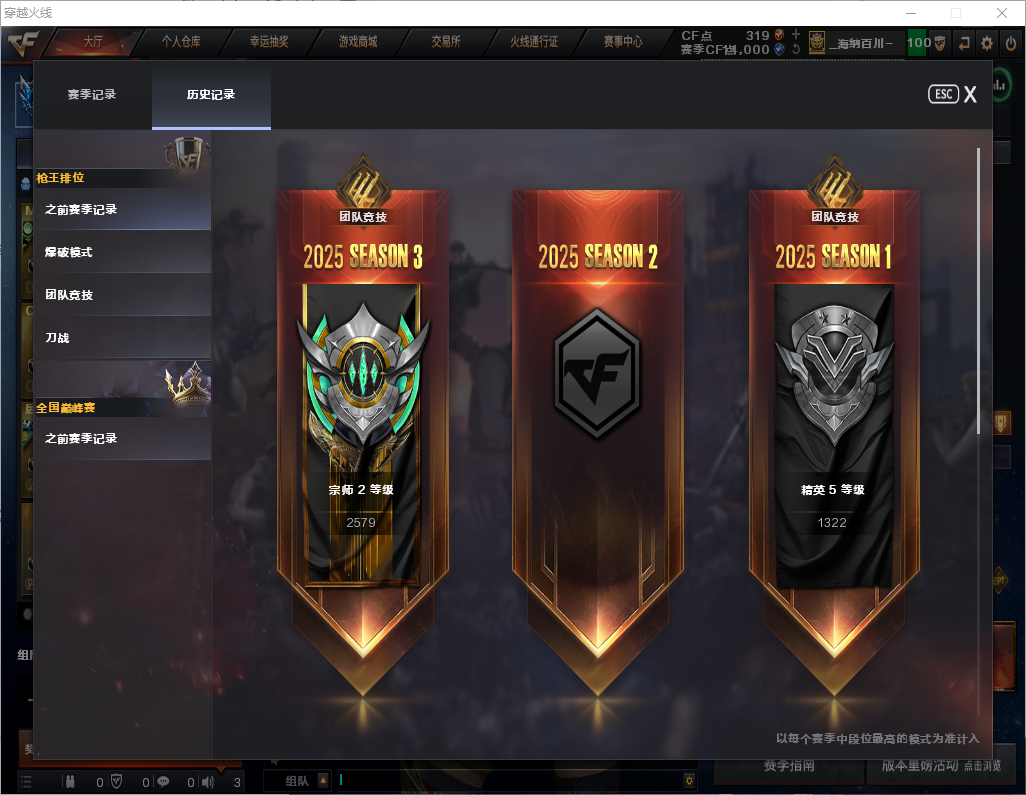Switch to 赛事中心
Viewport: 1026px width, 795px height.
click(622, 43)
